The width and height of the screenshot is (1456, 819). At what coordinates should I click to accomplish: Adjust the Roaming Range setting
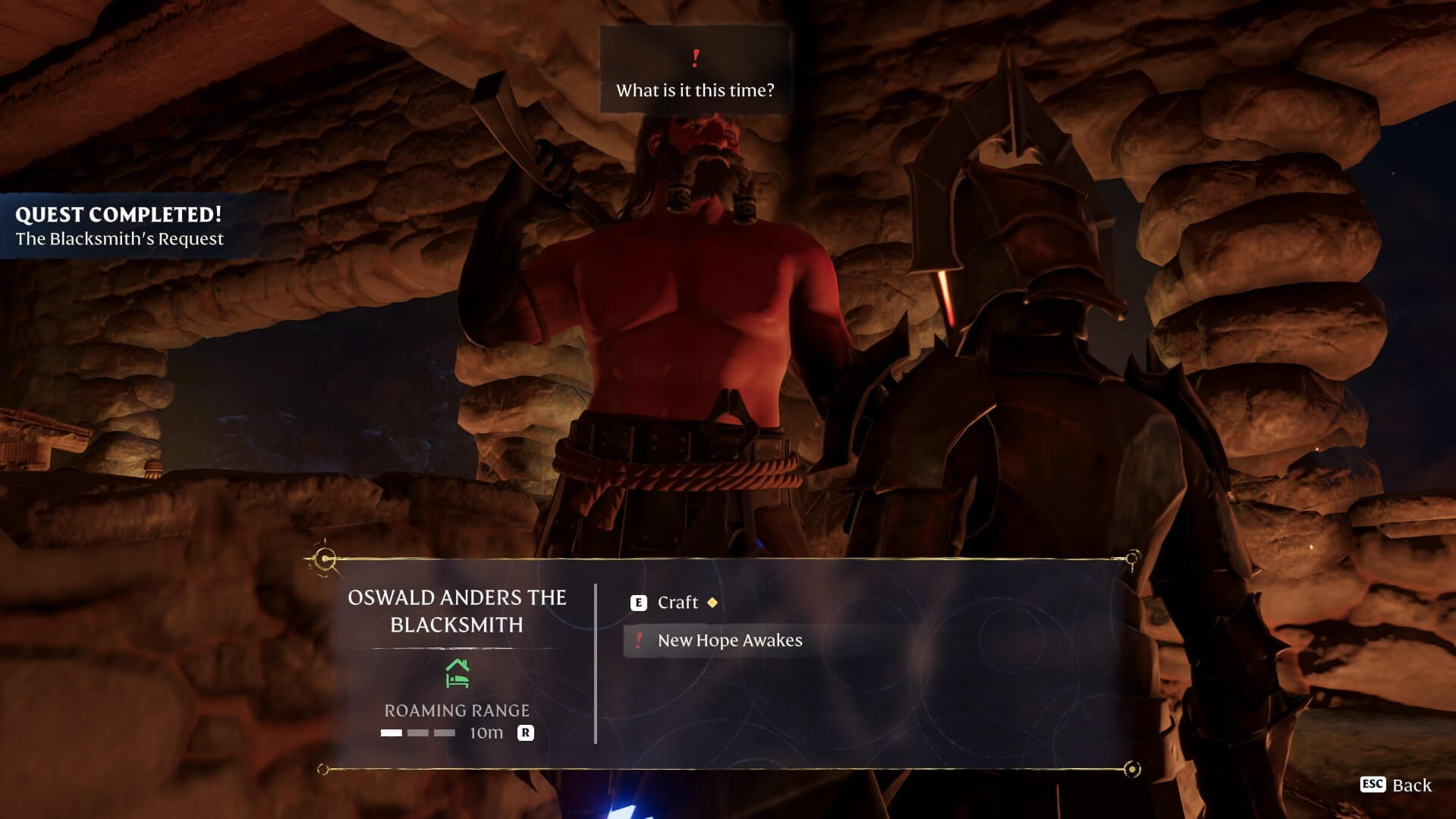coord(525,732)
